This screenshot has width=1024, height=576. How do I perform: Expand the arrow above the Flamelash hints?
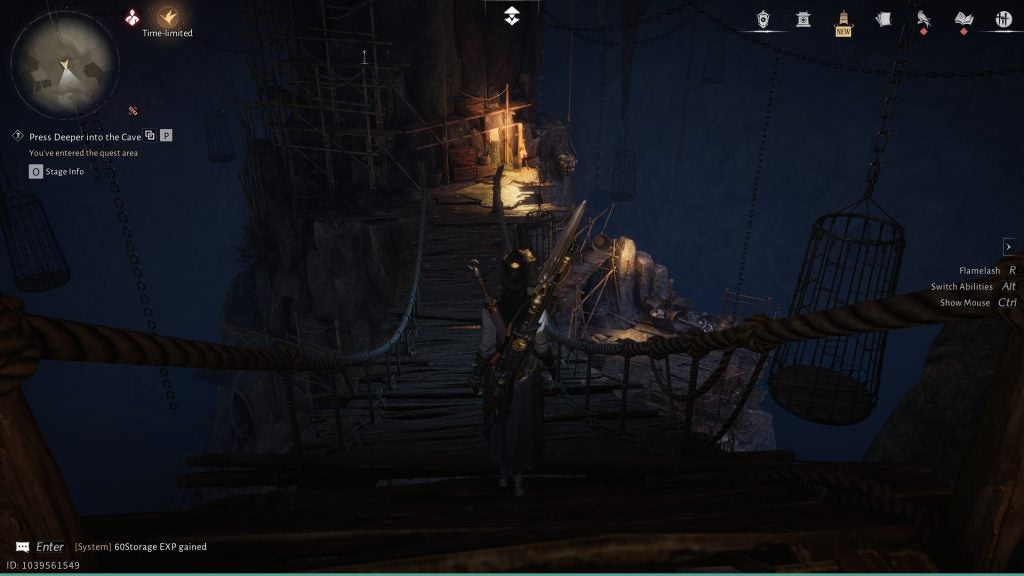(x=1008, y=247)
